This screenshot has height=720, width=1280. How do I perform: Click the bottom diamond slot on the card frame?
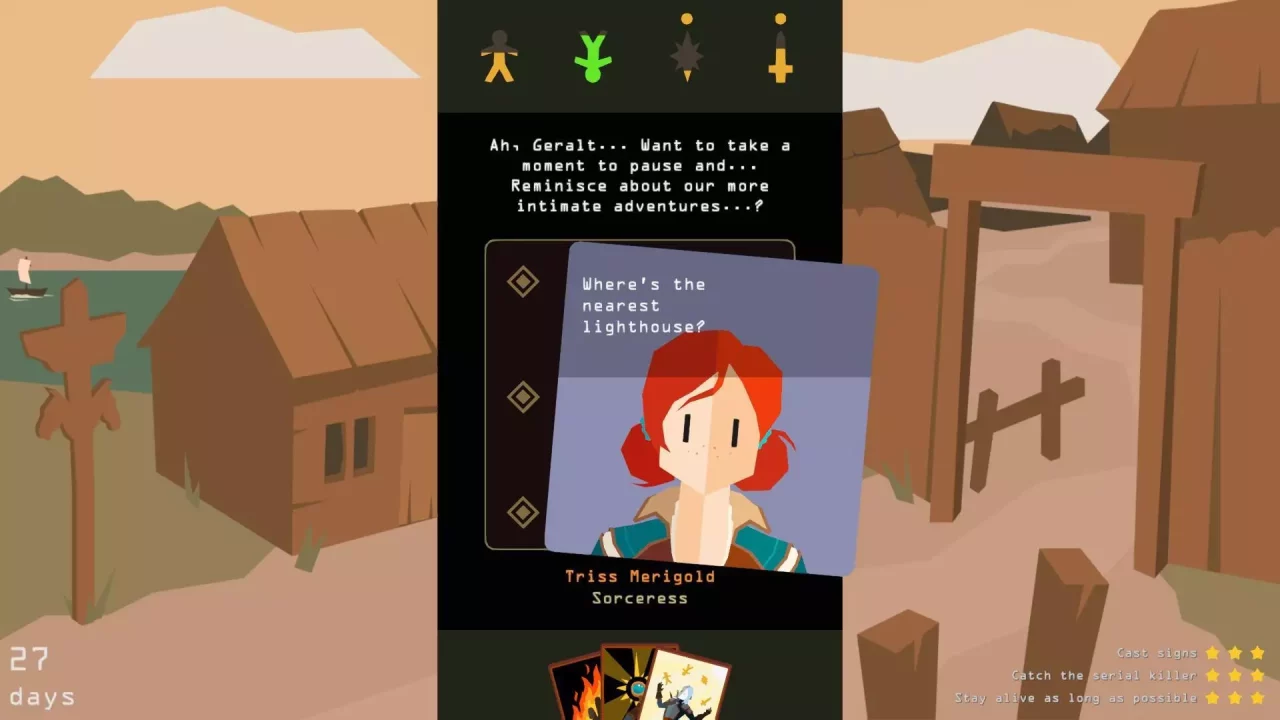point(523,510)
